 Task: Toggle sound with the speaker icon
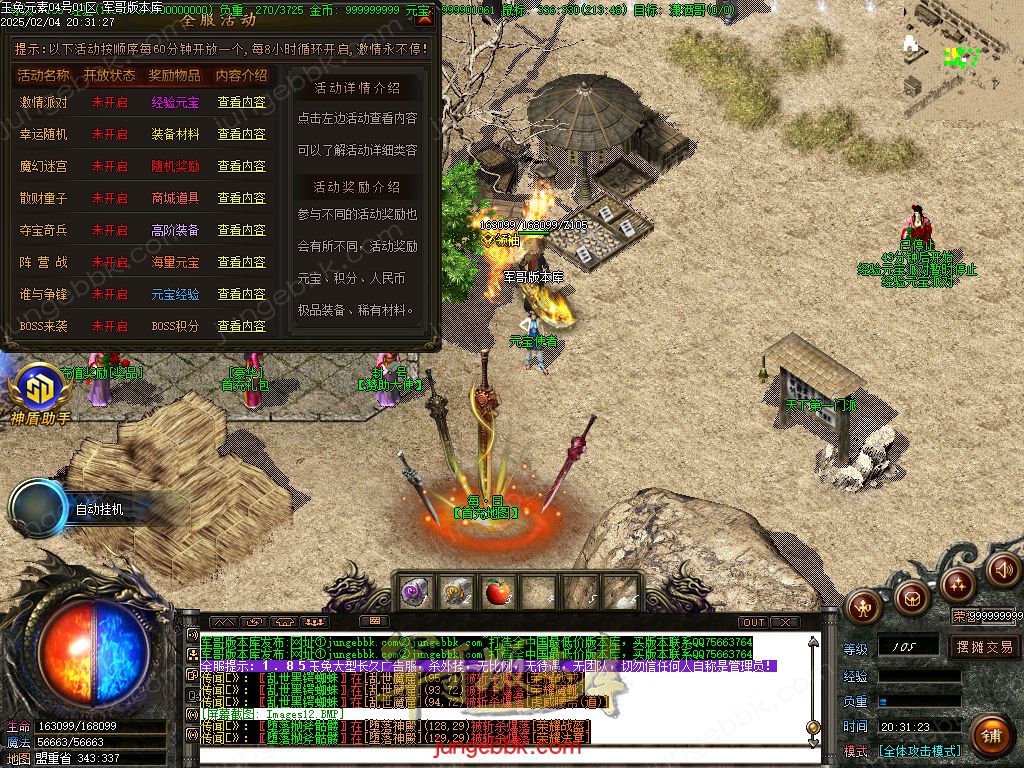point(1002,569)
